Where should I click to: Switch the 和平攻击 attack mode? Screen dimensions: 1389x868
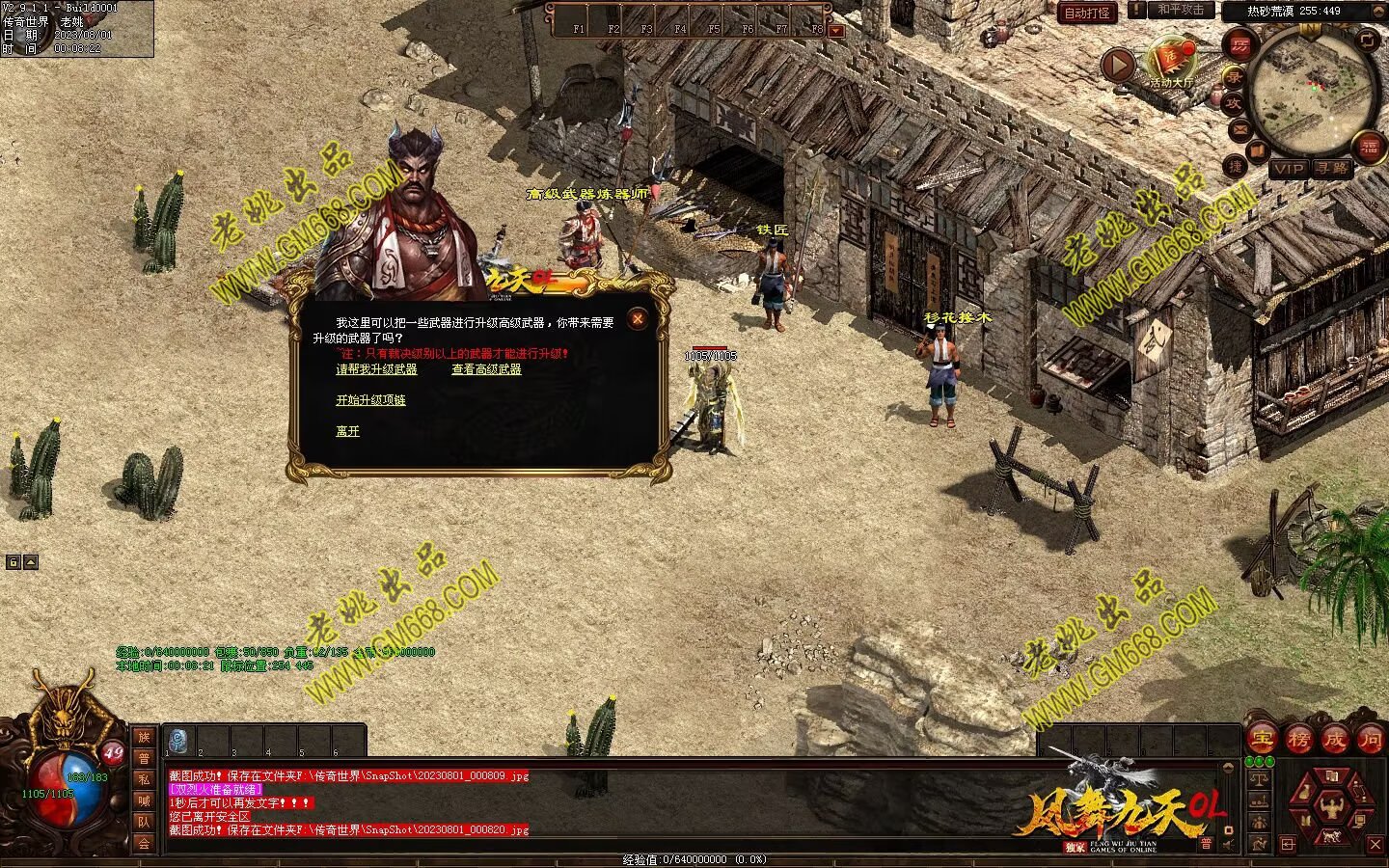(1181, 10)
